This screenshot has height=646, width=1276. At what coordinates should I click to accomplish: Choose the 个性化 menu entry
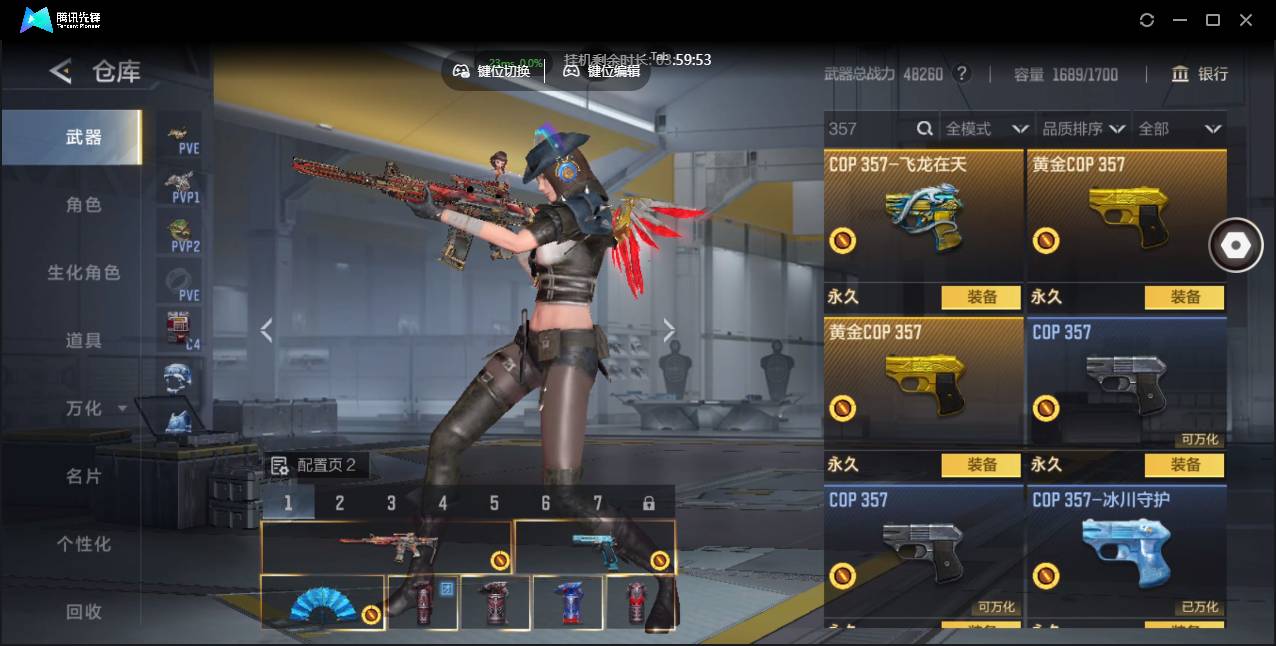click(84, 545)
